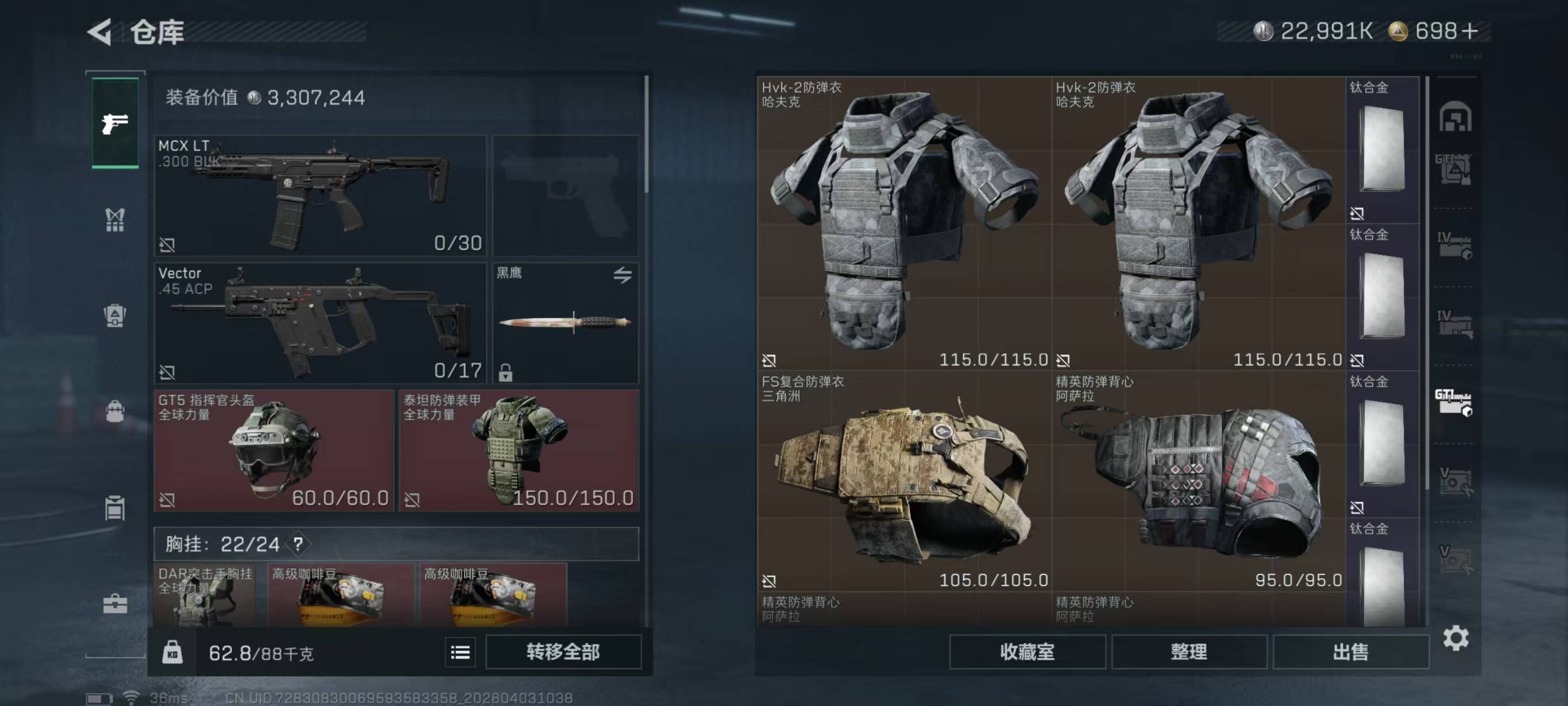Switch to the pistol loadout tab

[x=115, y=124]
